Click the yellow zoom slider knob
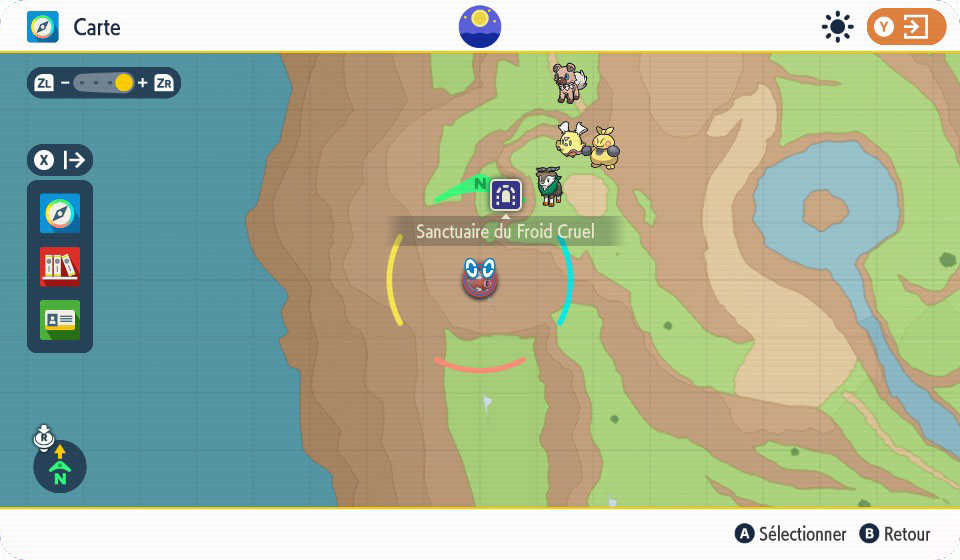The image size is (960, 560). [x=124, y=83]
